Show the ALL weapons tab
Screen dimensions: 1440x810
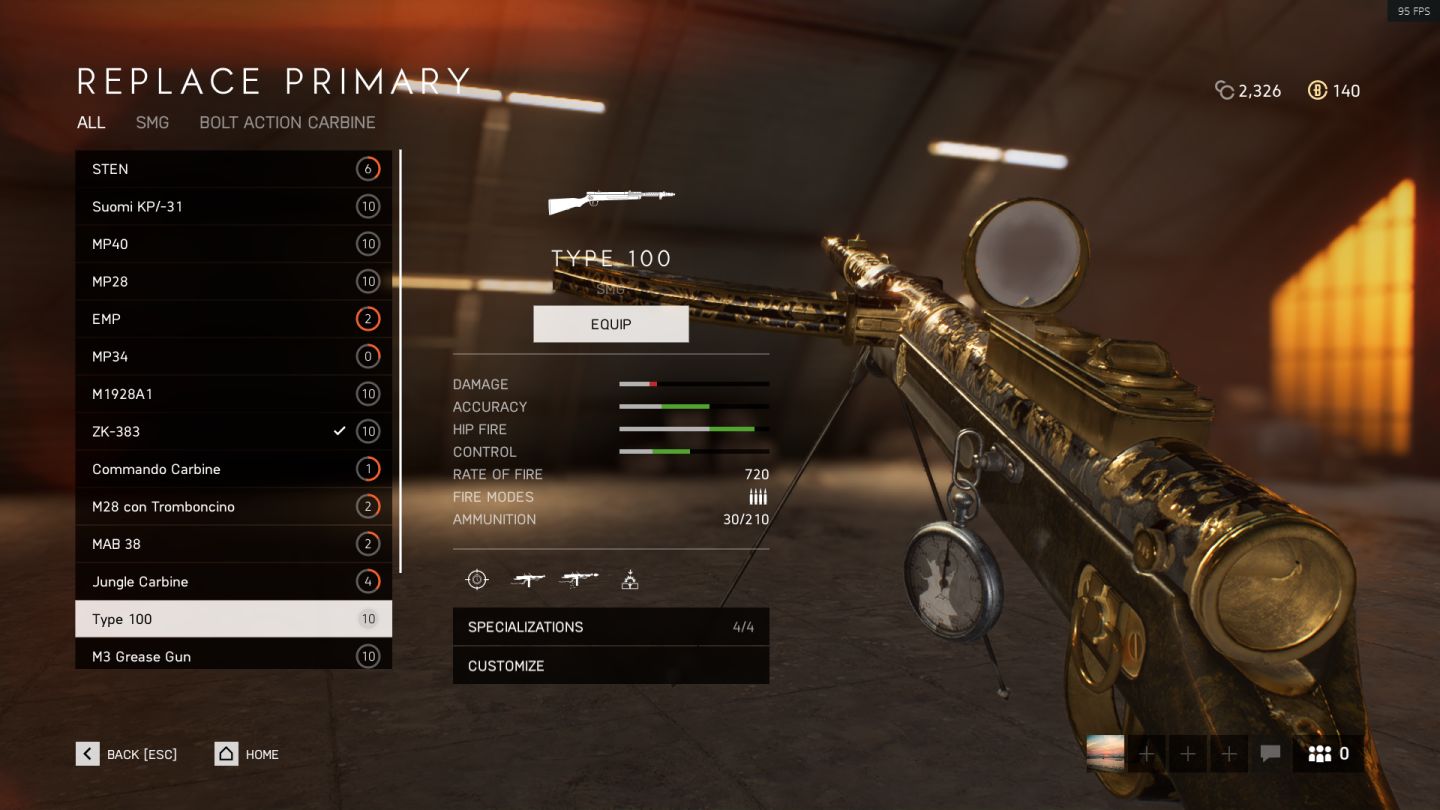(x=91, y=122)
